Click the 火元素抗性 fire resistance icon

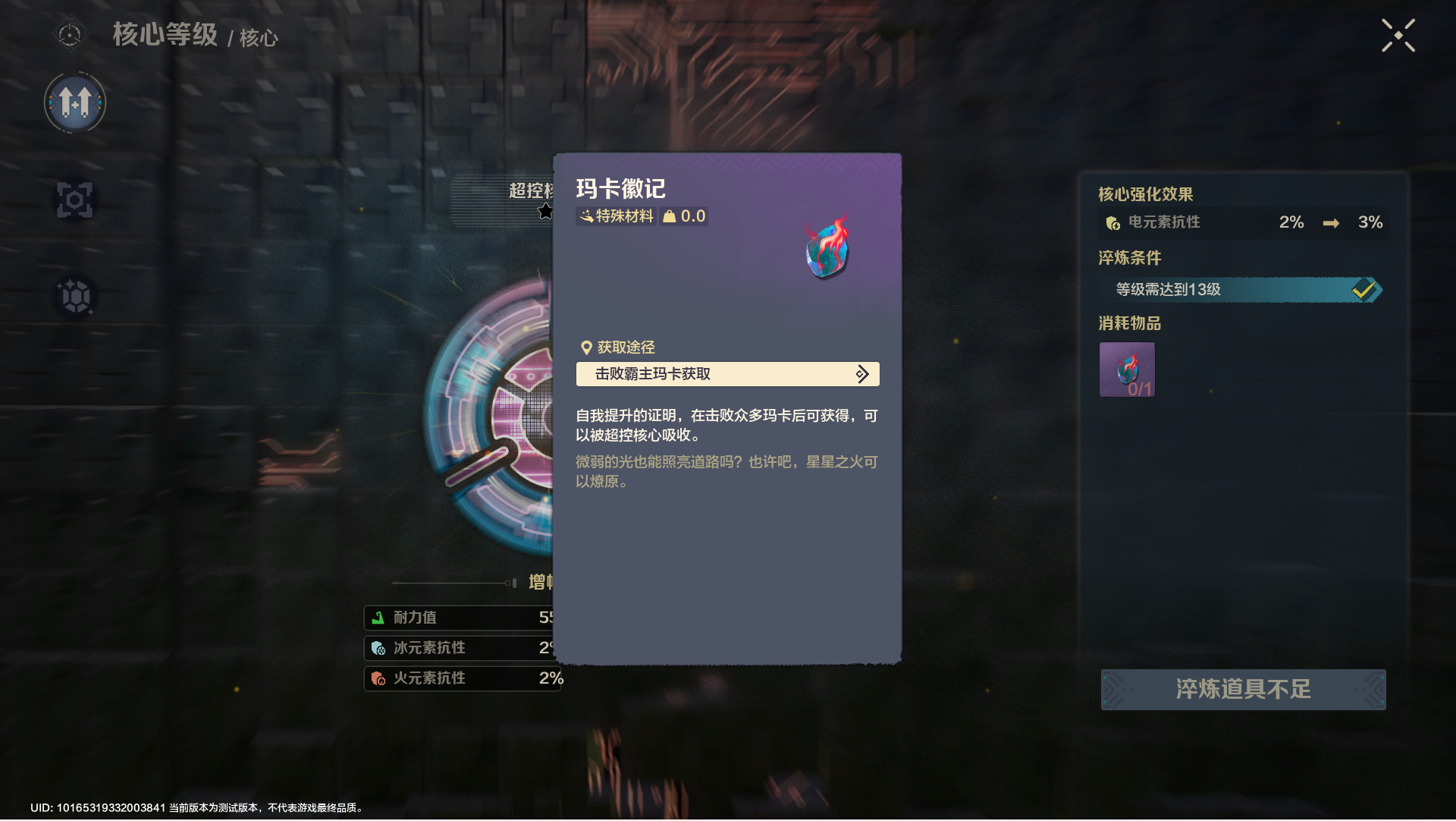[377, 678]
